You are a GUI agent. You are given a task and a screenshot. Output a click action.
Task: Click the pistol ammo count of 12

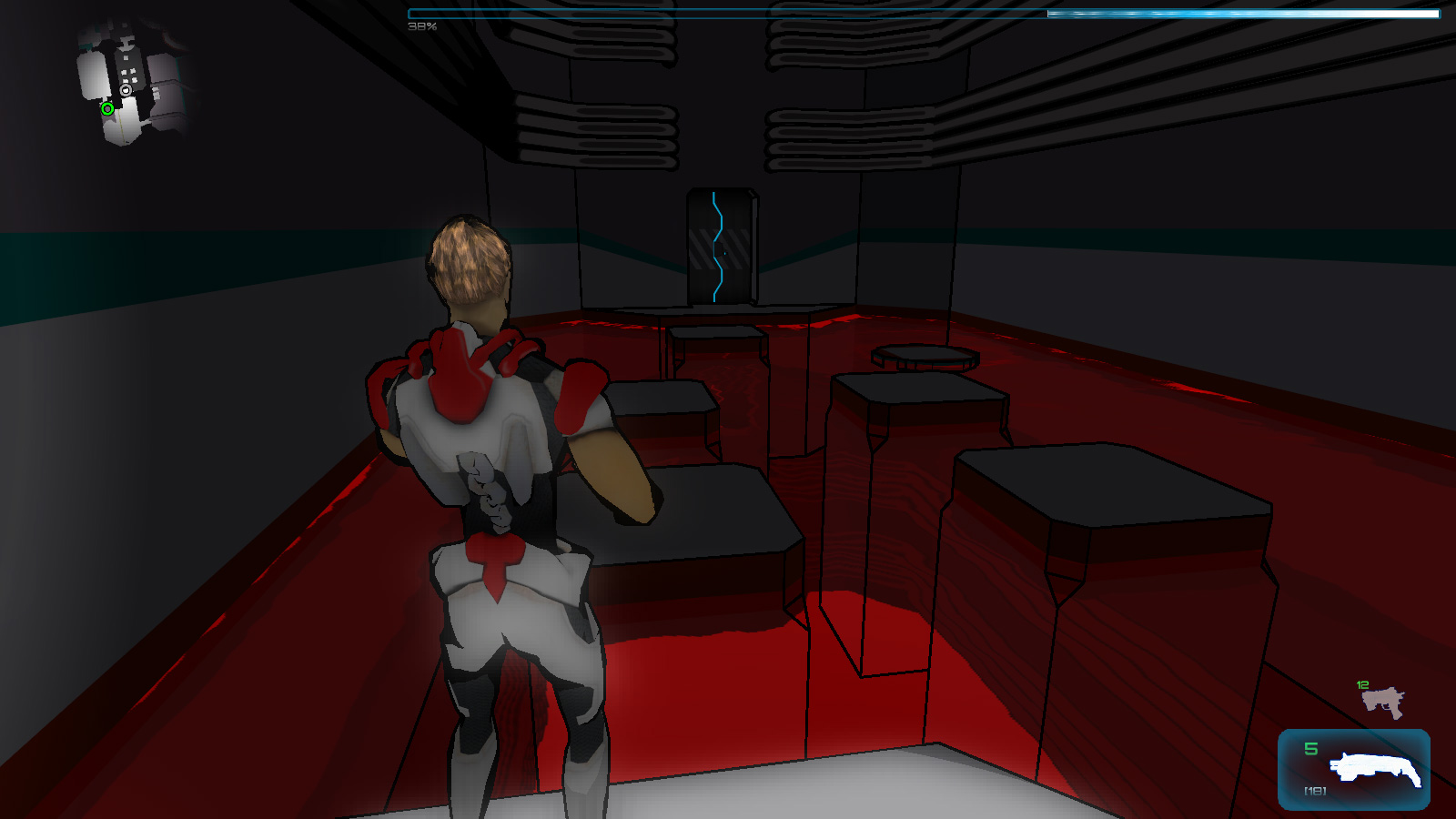click(1362, 684)
